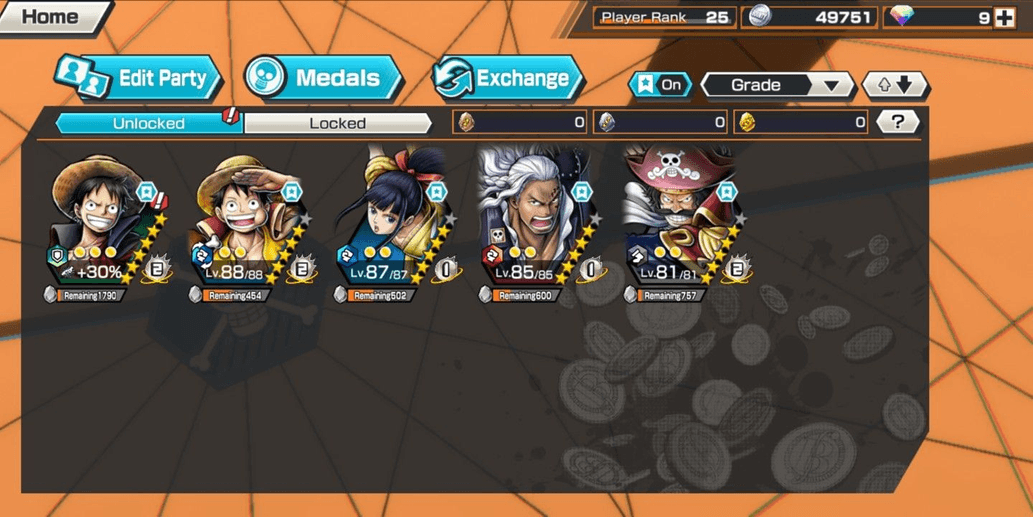Reverse the sort order with arrows button

coord(895,85)
